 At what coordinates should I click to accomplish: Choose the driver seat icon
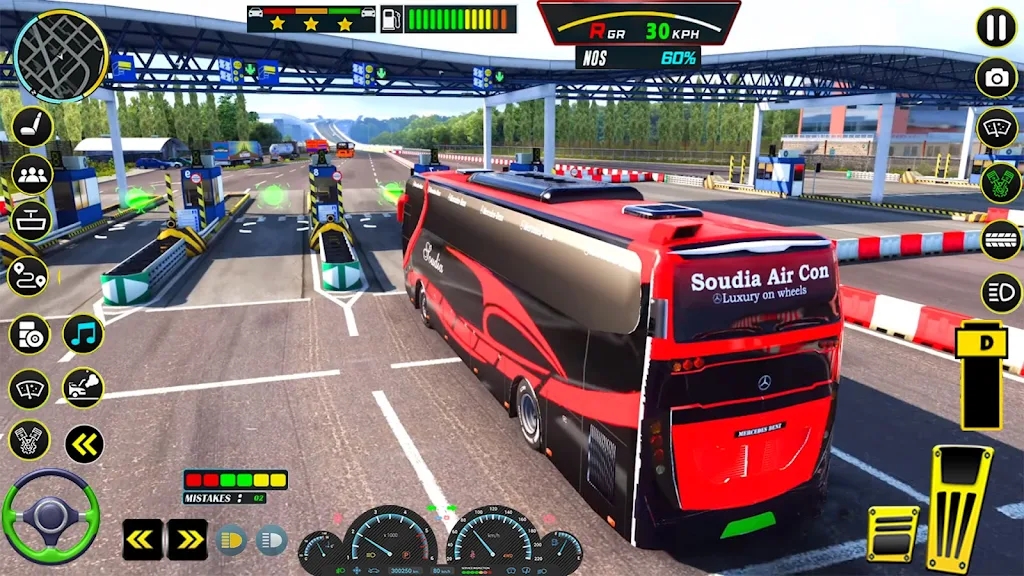(32, 127)
